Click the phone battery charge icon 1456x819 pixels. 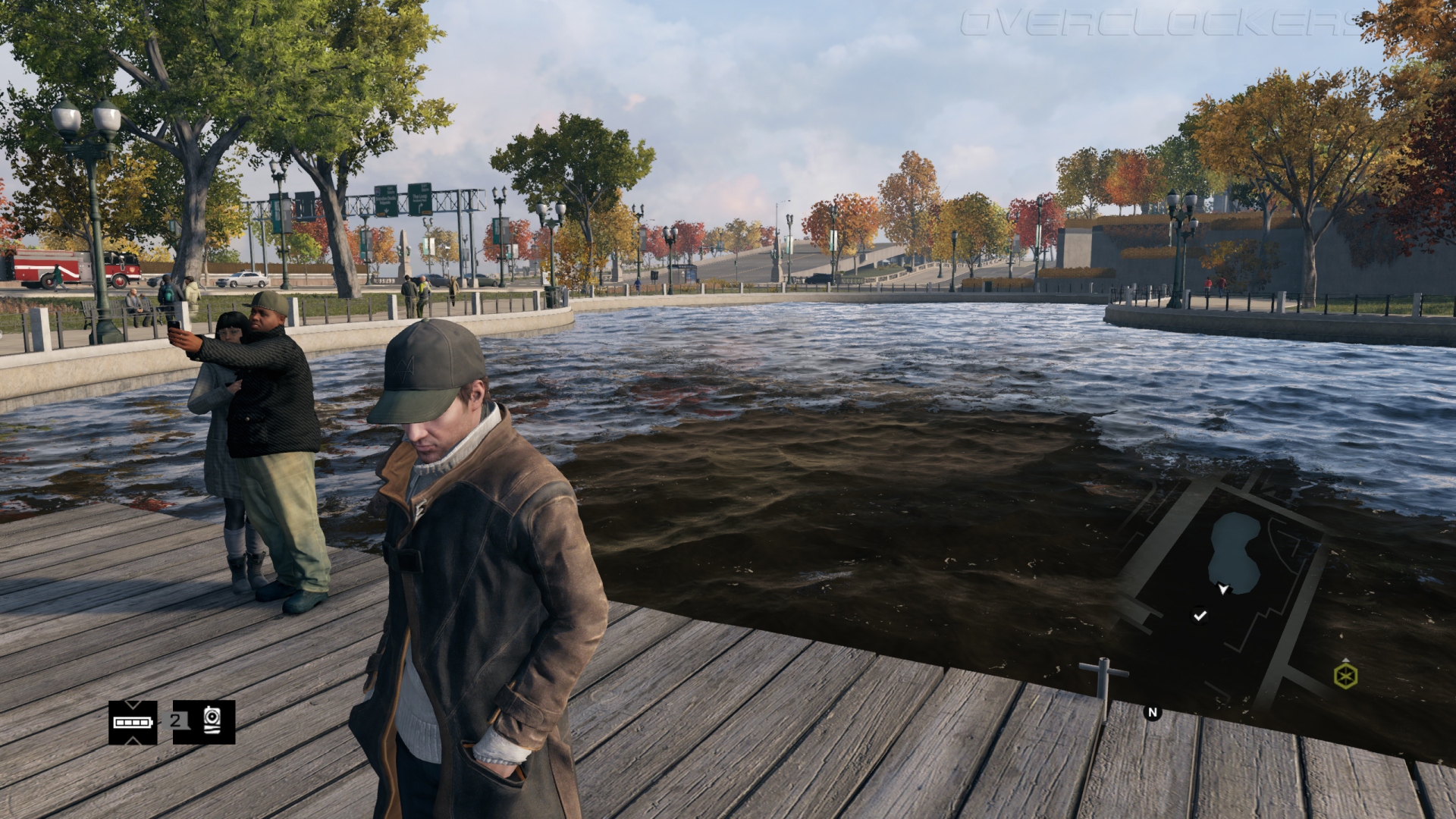(x=133, y=722)
